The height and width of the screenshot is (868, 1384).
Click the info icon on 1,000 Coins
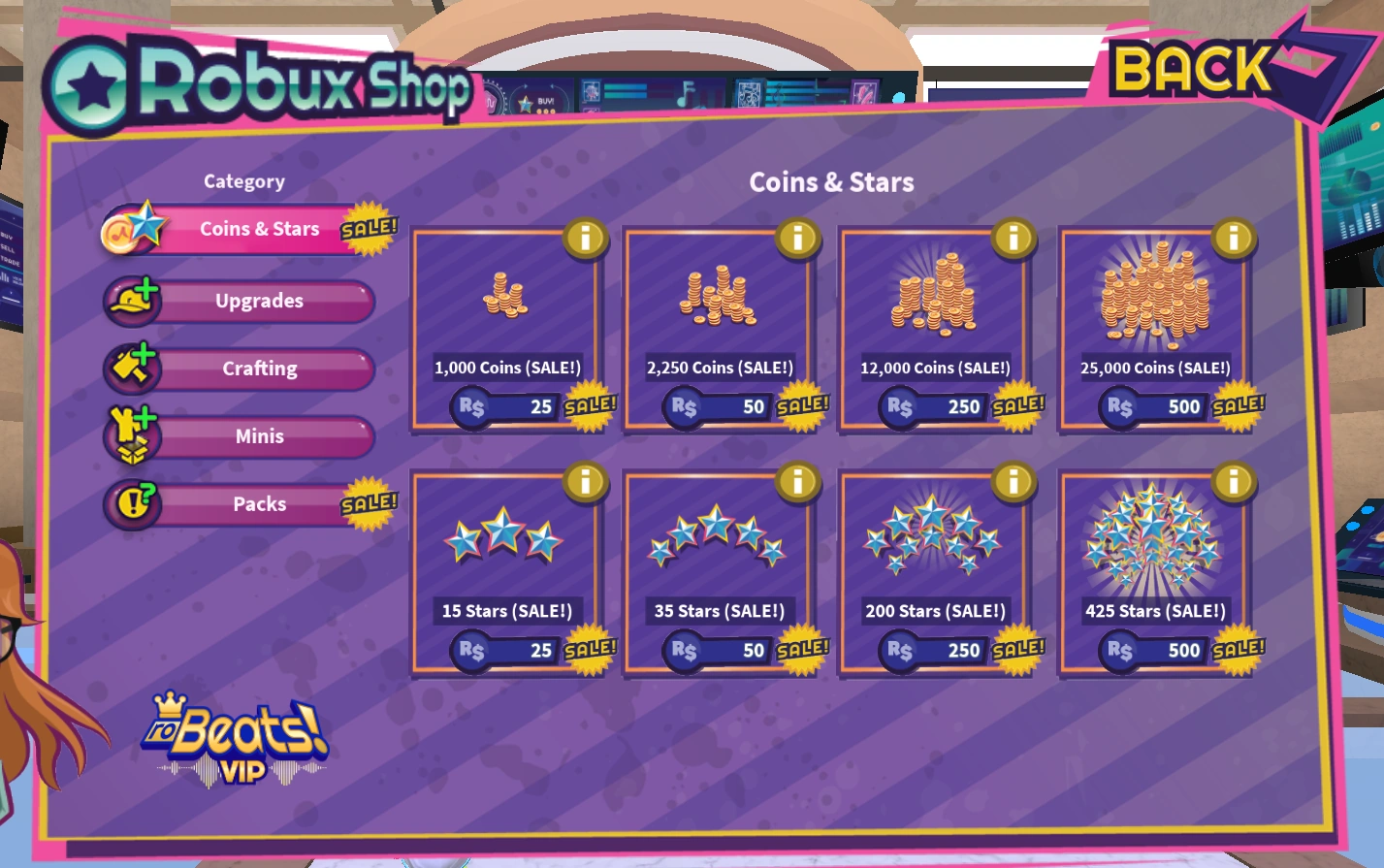click(586, 240)
